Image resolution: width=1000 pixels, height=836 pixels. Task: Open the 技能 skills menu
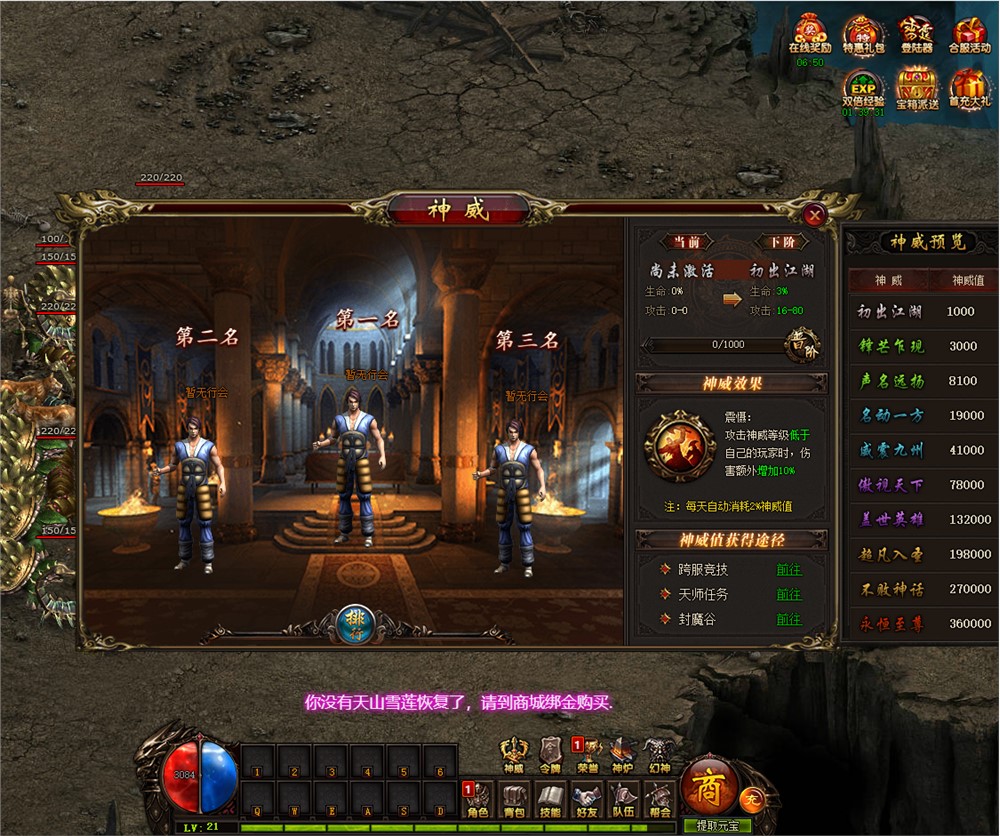tap(550, 798)
